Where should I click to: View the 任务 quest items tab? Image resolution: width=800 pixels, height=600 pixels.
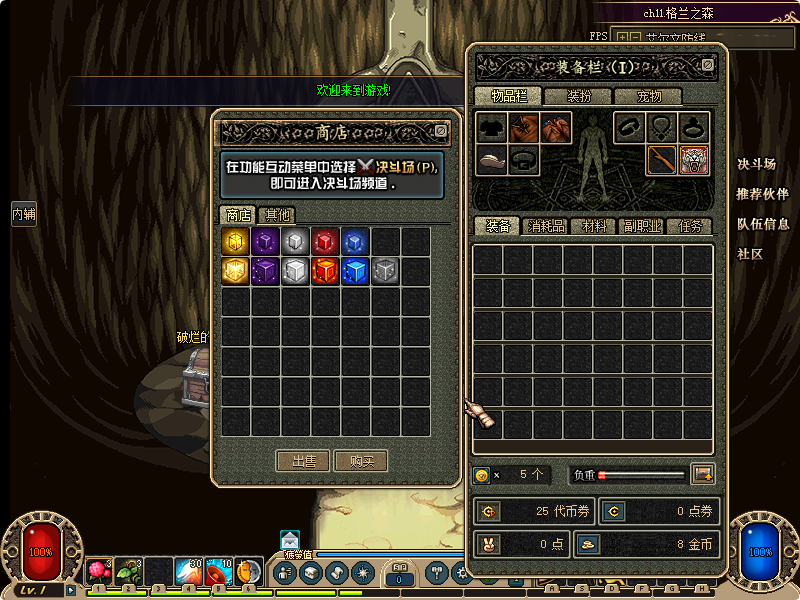[689, 227]
